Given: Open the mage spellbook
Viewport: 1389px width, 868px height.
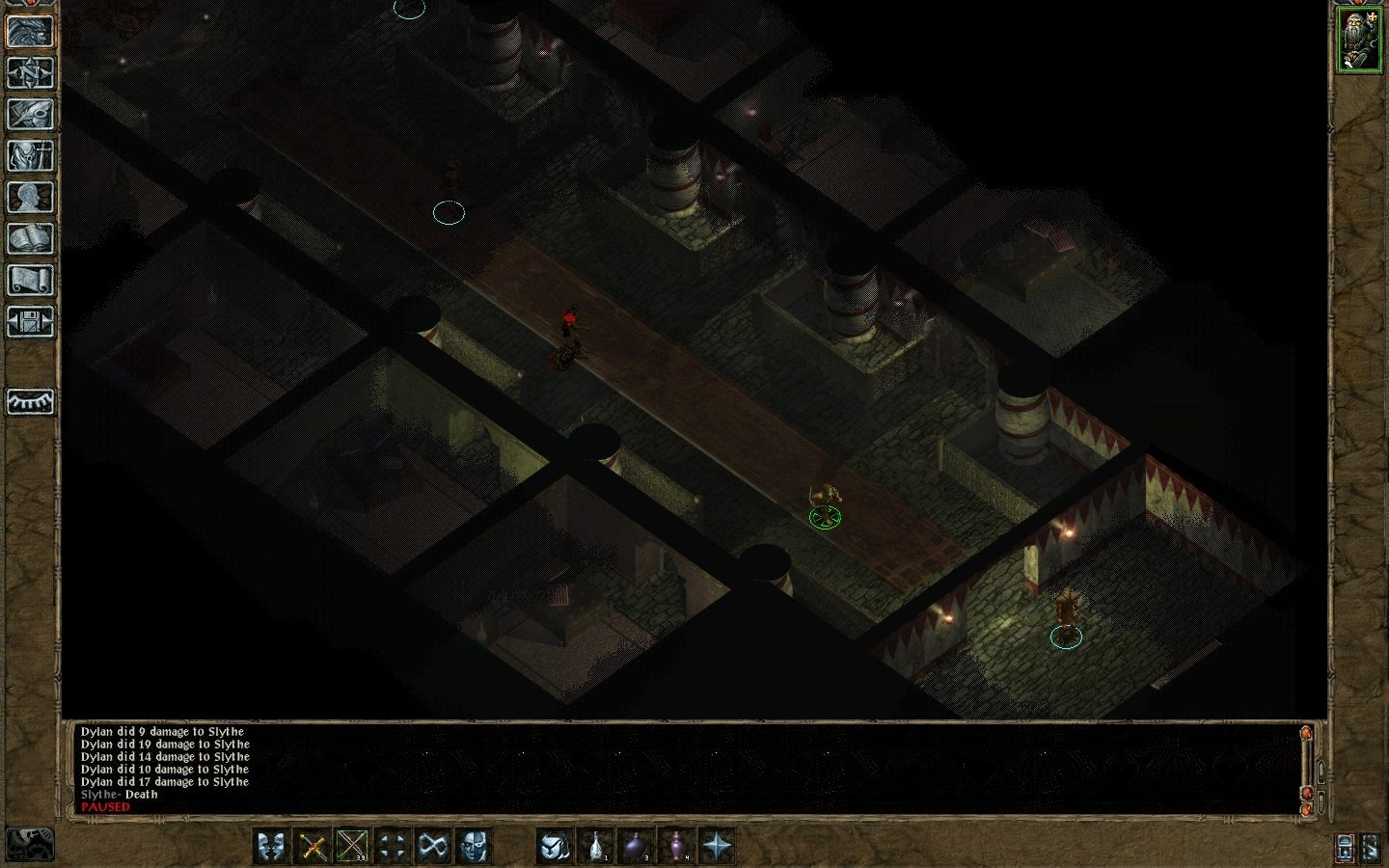Looking at the screenshot, I should [x=30, y=238].
